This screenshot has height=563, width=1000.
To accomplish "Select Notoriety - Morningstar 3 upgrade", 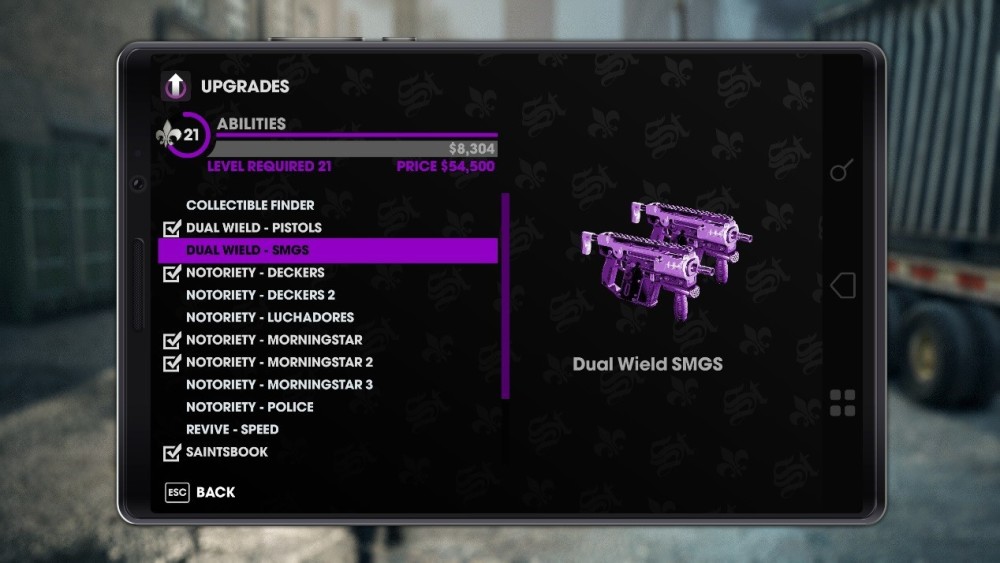I will click(x=279, y=385).
